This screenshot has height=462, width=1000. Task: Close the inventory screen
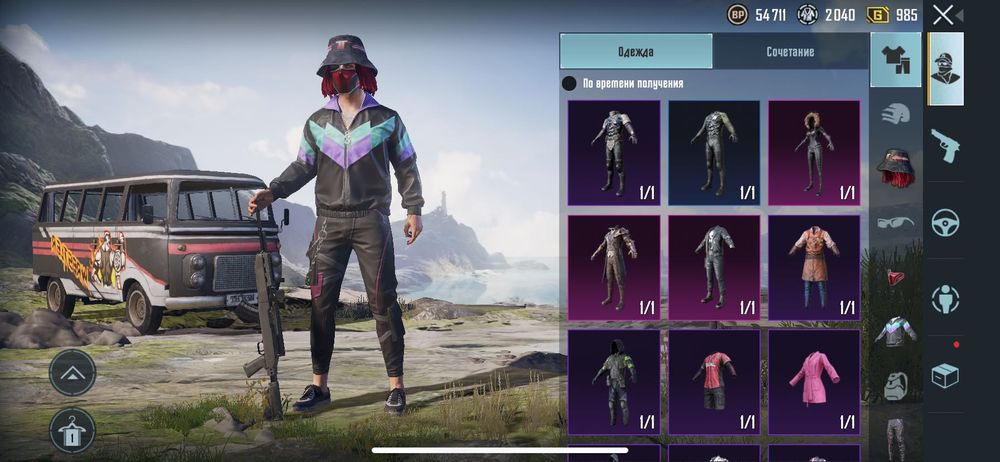tap(943, 14)
